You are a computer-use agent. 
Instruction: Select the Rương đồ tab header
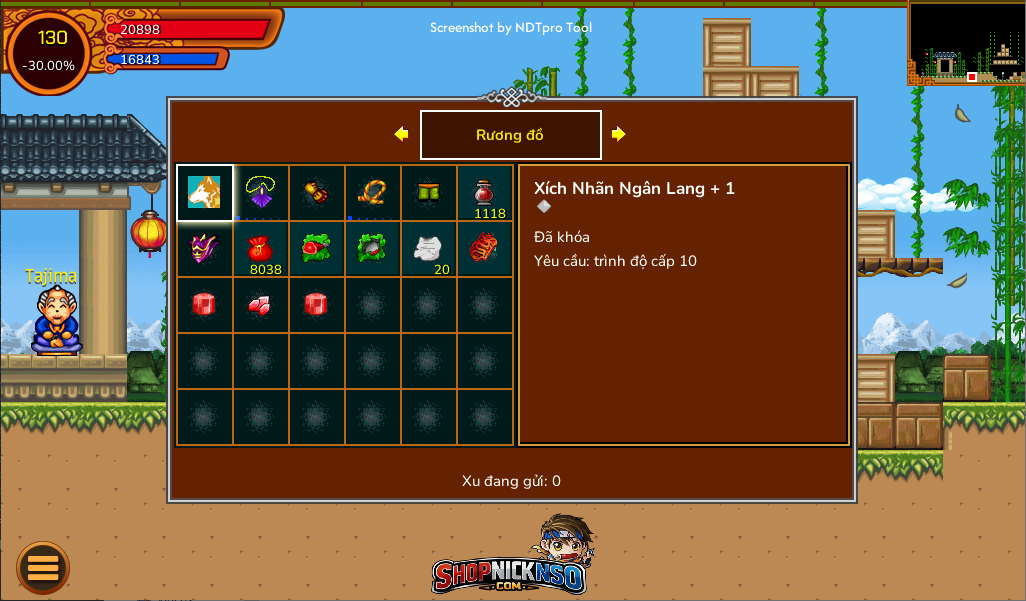(510, 135)
